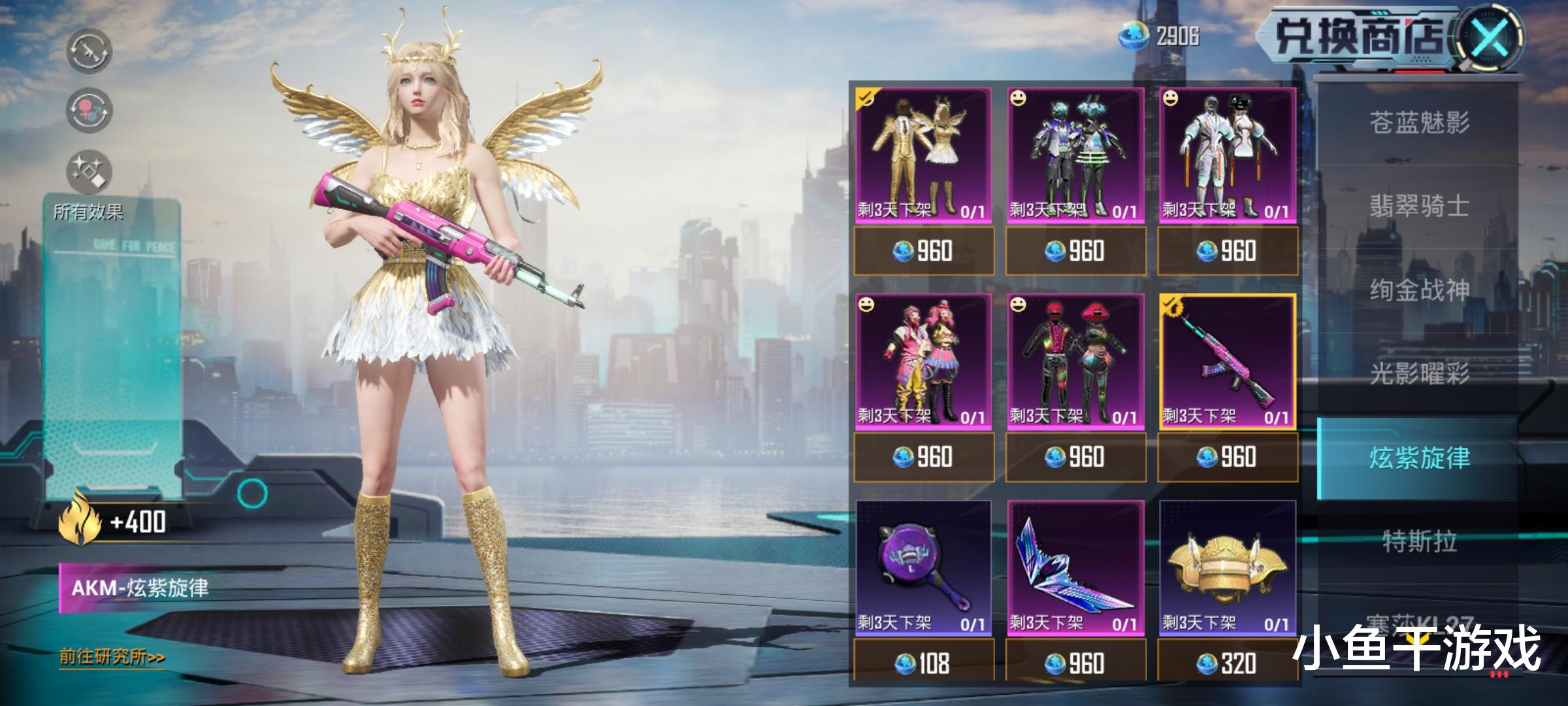Click the 前往研究所 link
The image size is (1568, 706).
coord(112,656)
